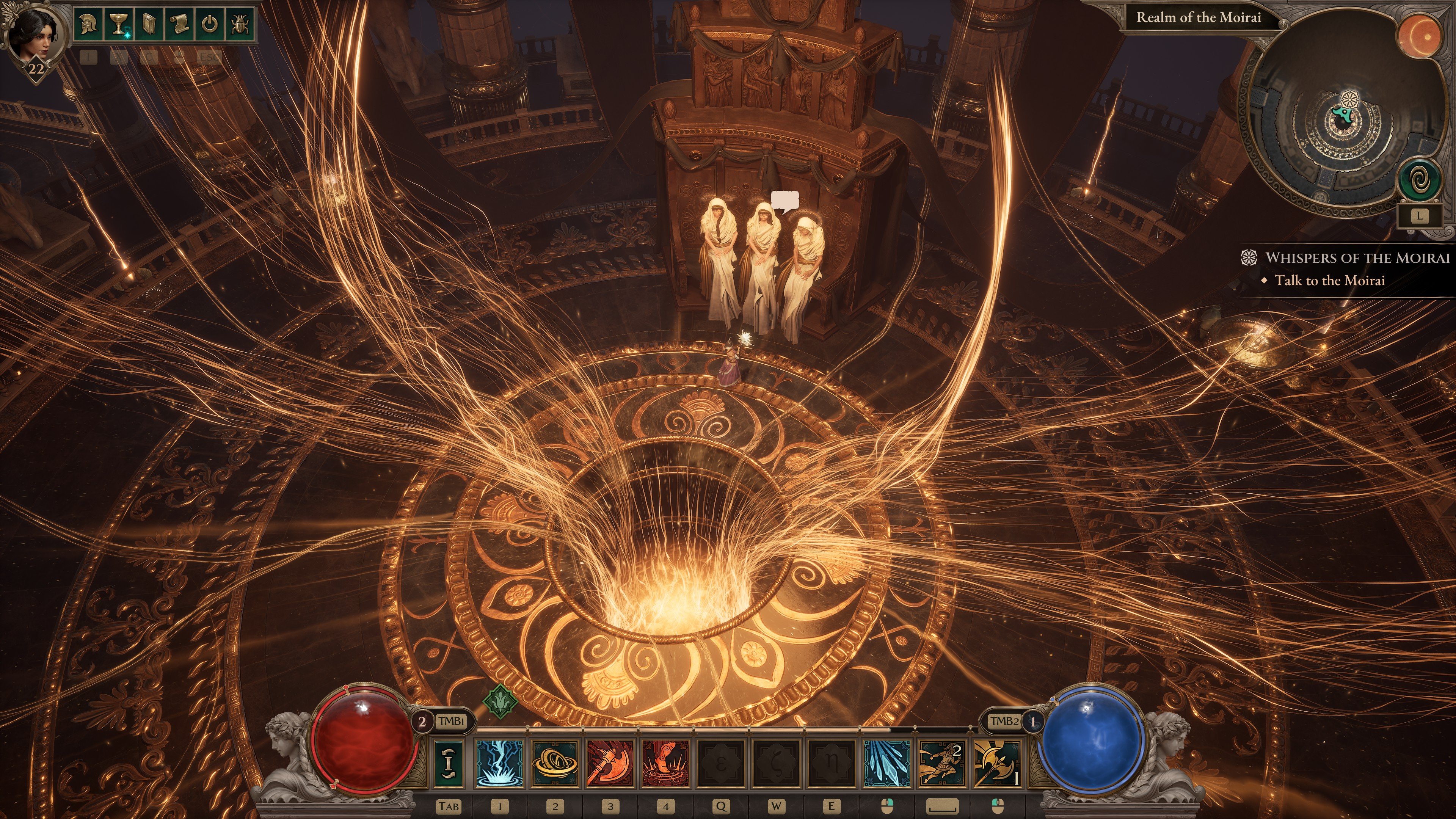
Task: Click the power button game menu icon
Action: 209,24
